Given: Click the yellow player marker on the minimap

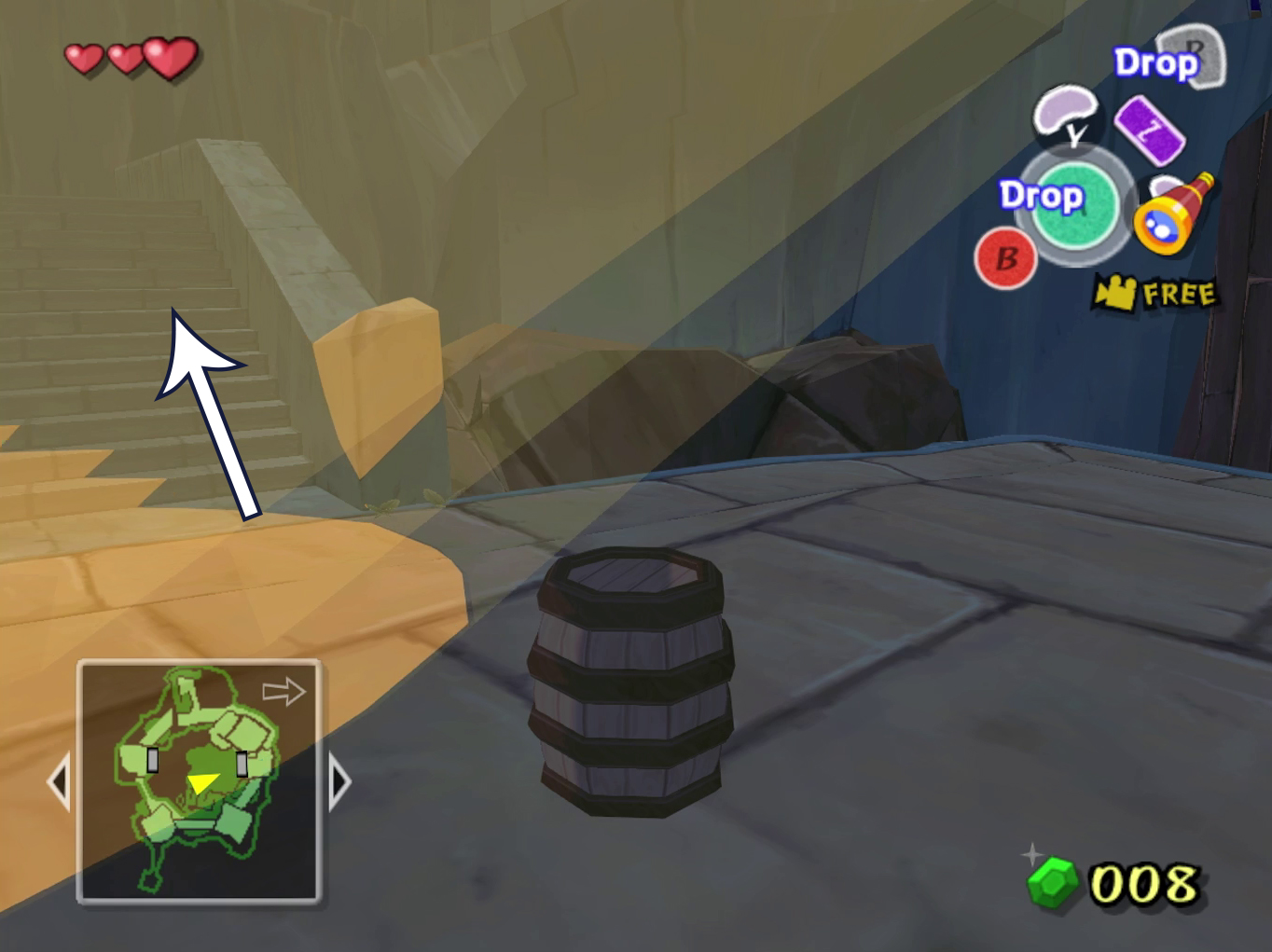Looking at the screenshot, I should pos(202,781).
